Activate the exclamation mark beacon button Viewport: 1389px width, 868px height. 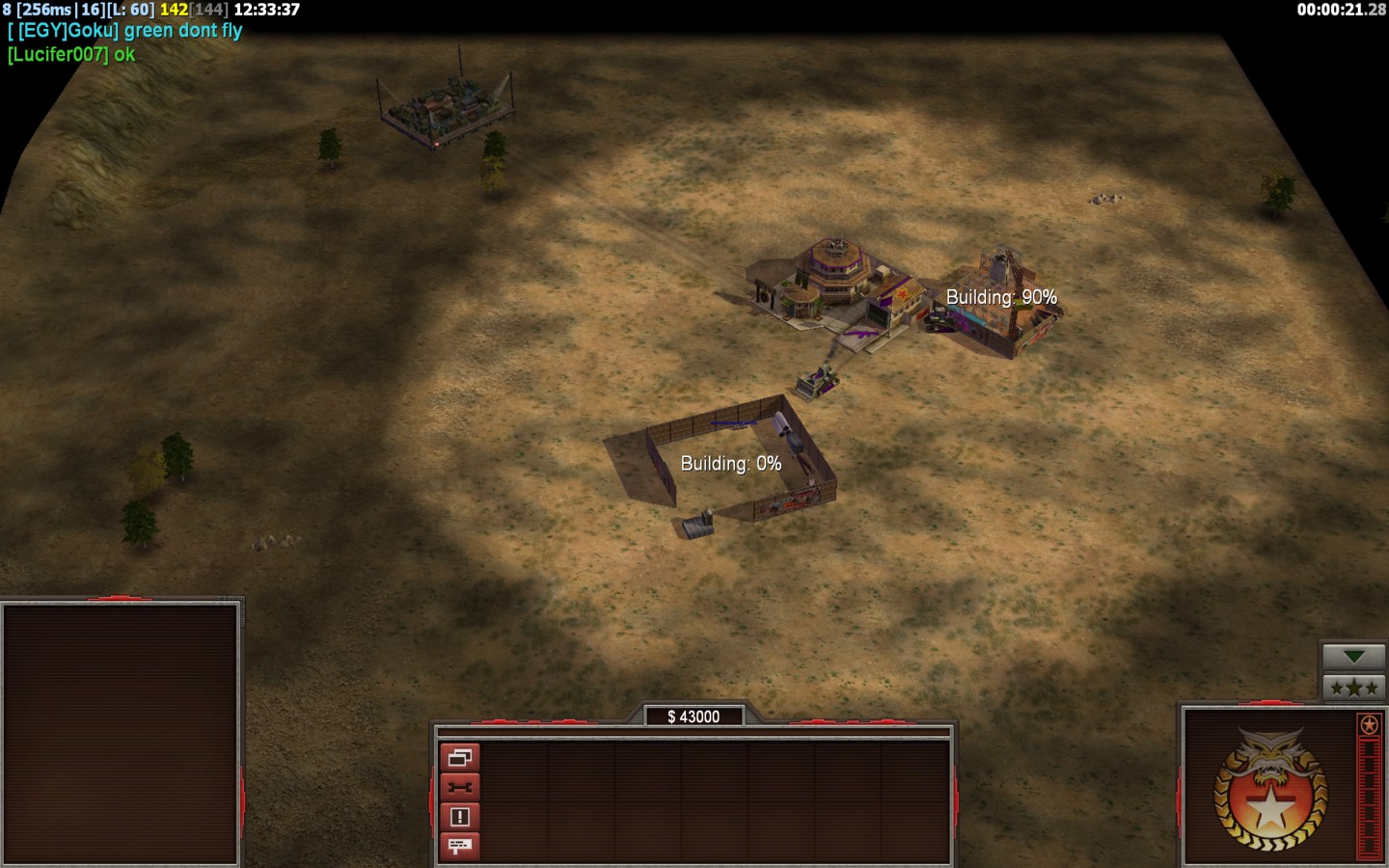tap(459, 817)
